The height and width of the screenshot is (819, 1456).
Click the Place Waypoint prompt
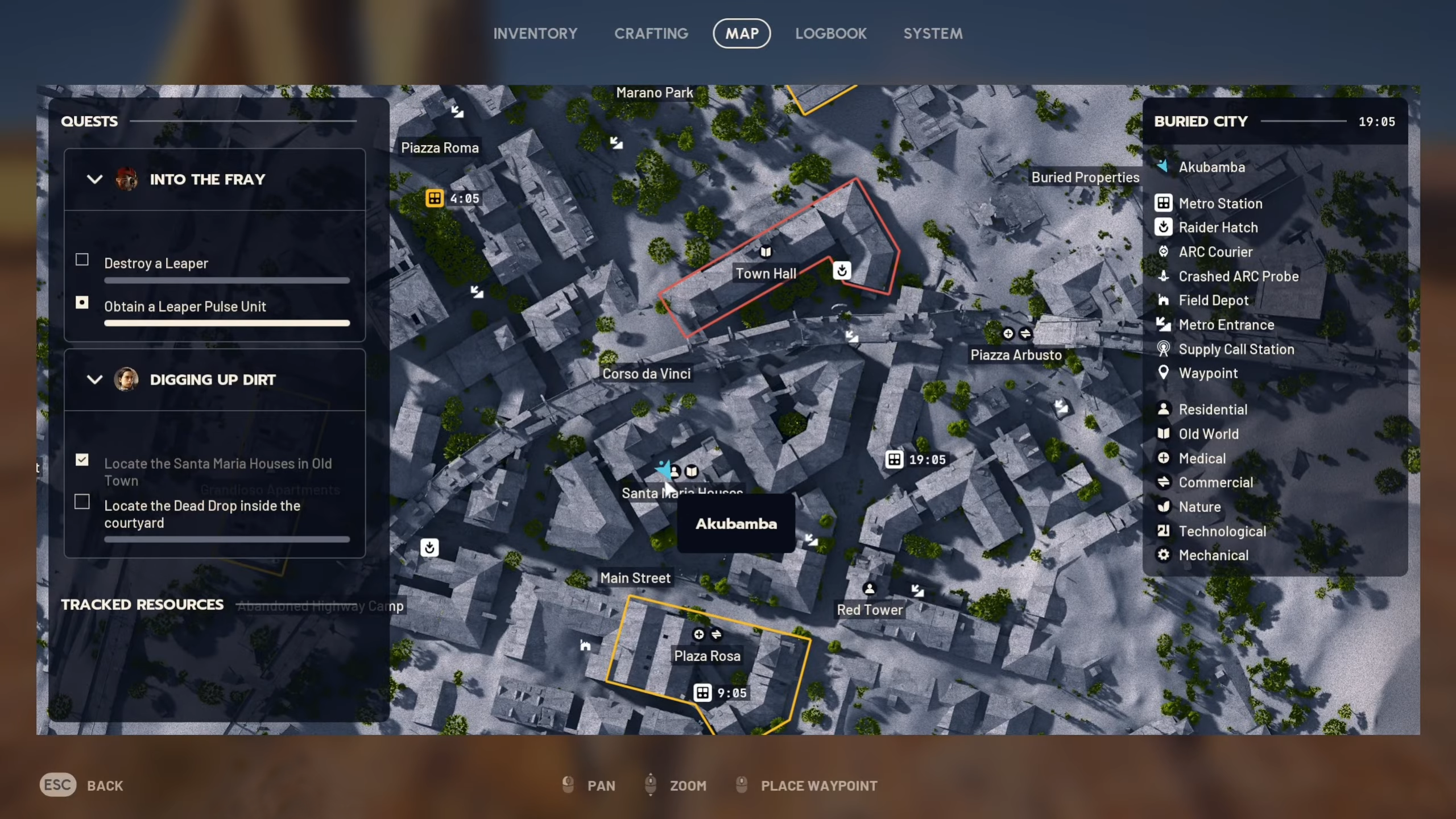[x=819, y=785]
